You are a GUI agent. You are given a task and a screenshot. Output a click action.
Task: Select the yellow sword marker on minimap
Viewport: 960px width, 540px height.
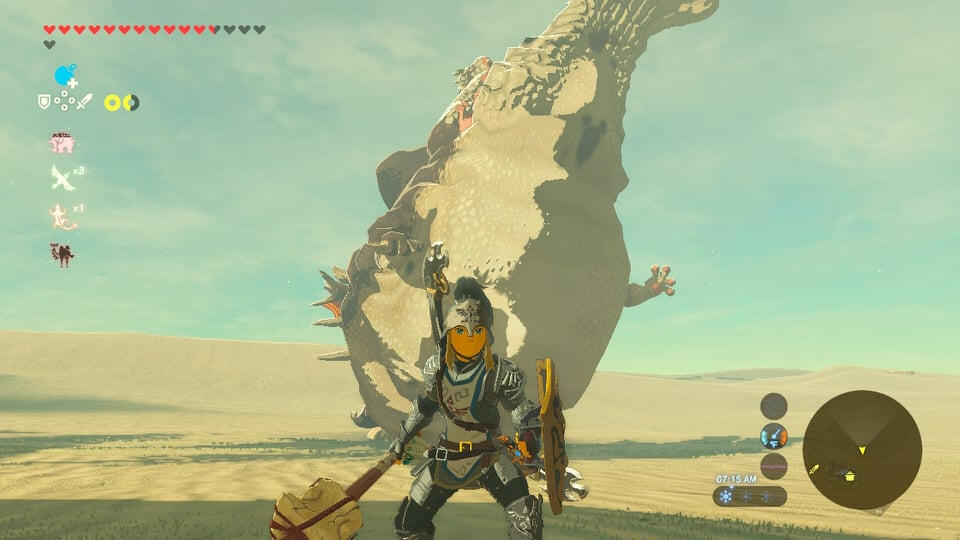pos(815,468)
